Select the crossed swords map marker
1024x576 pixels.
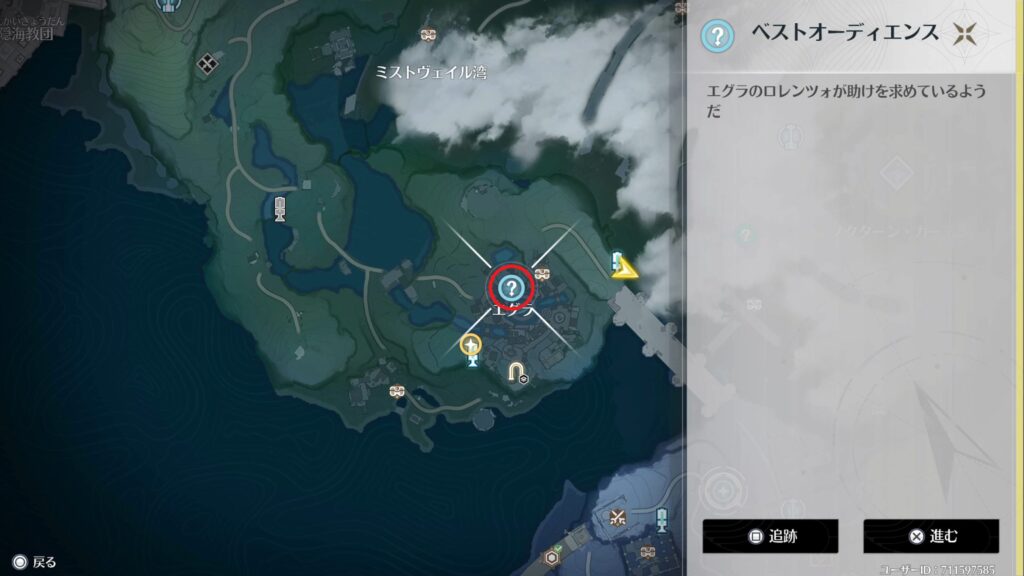618,517
